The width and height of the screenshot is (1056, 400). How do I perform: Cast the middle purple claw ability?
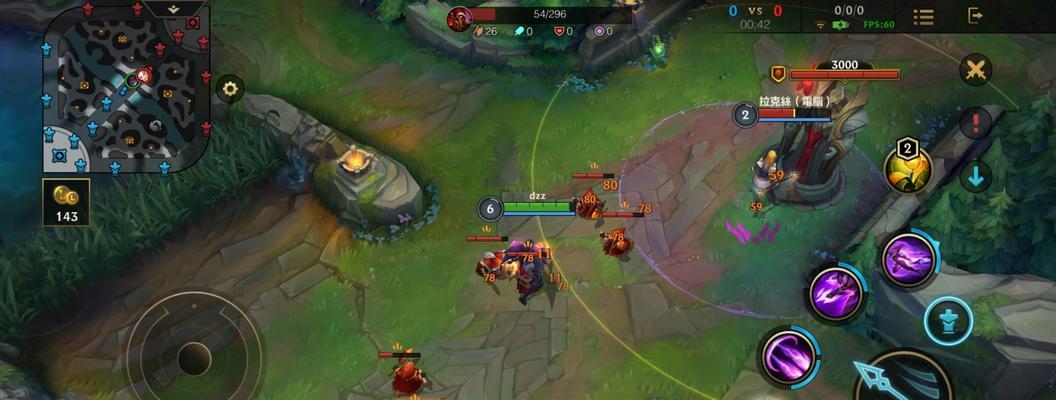click(836, 295)
